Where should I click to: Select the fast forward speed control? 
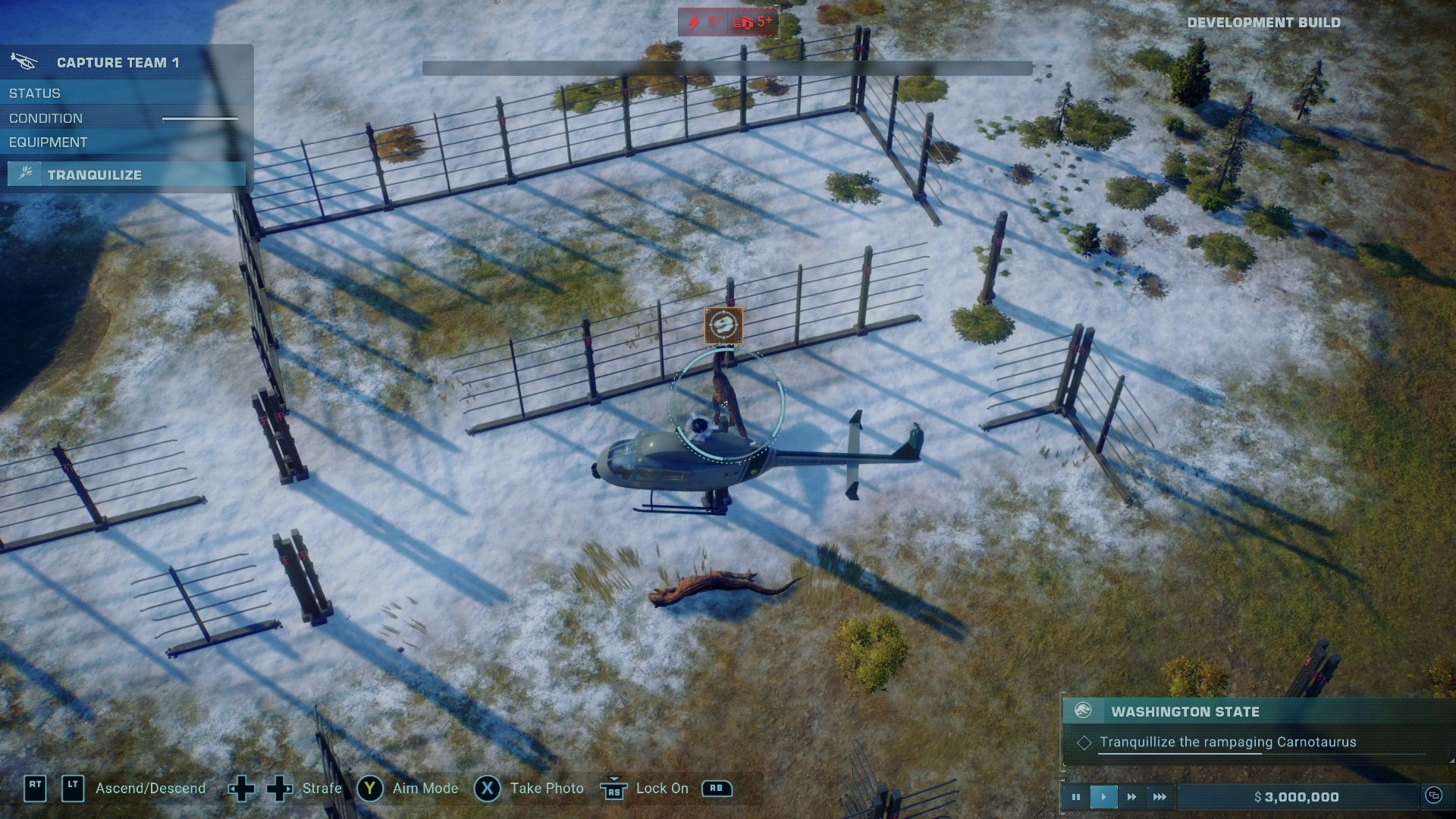[1131, 796]
